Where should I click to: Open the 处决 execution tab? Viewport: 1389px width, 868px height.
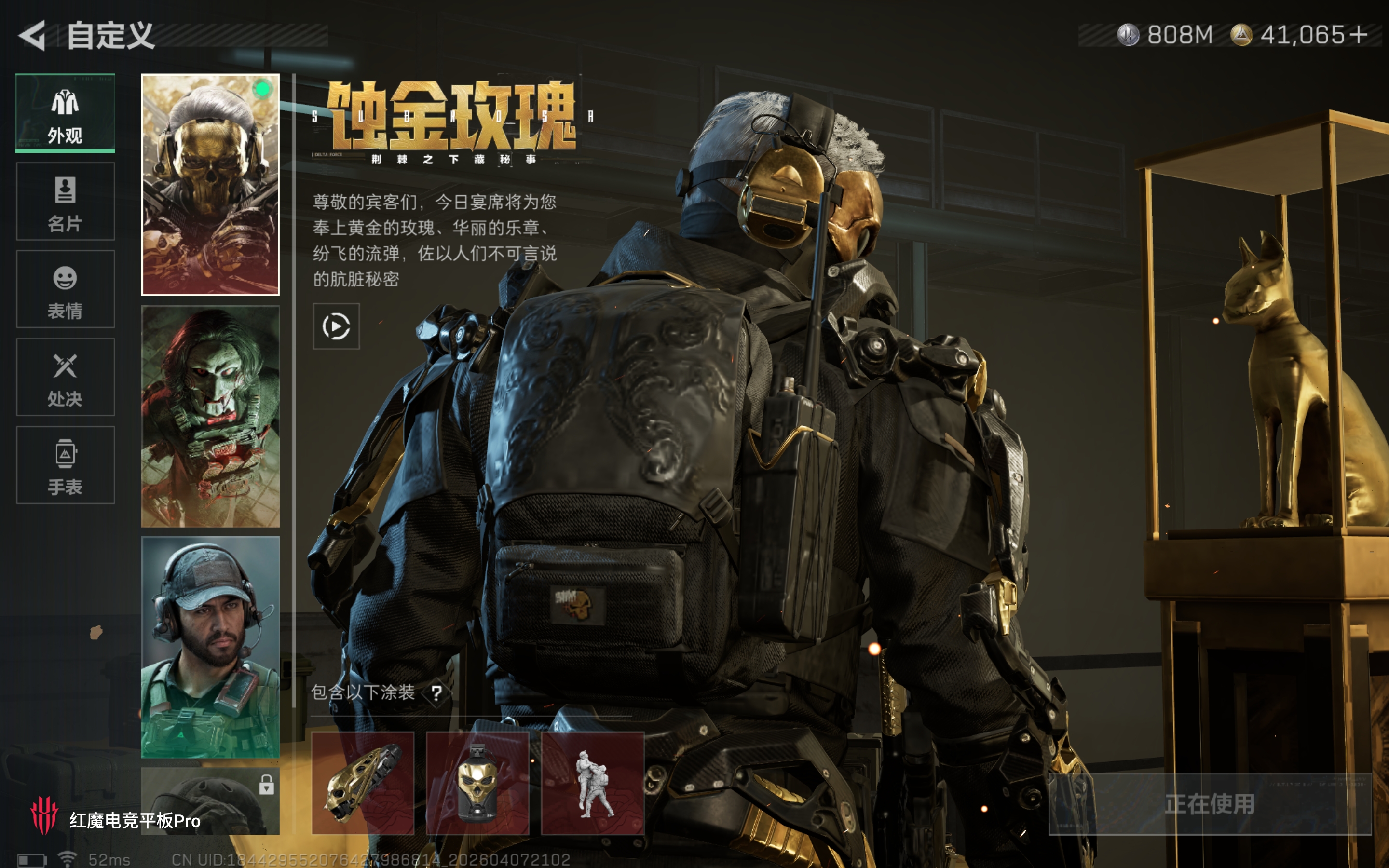(x=65, y=377)
